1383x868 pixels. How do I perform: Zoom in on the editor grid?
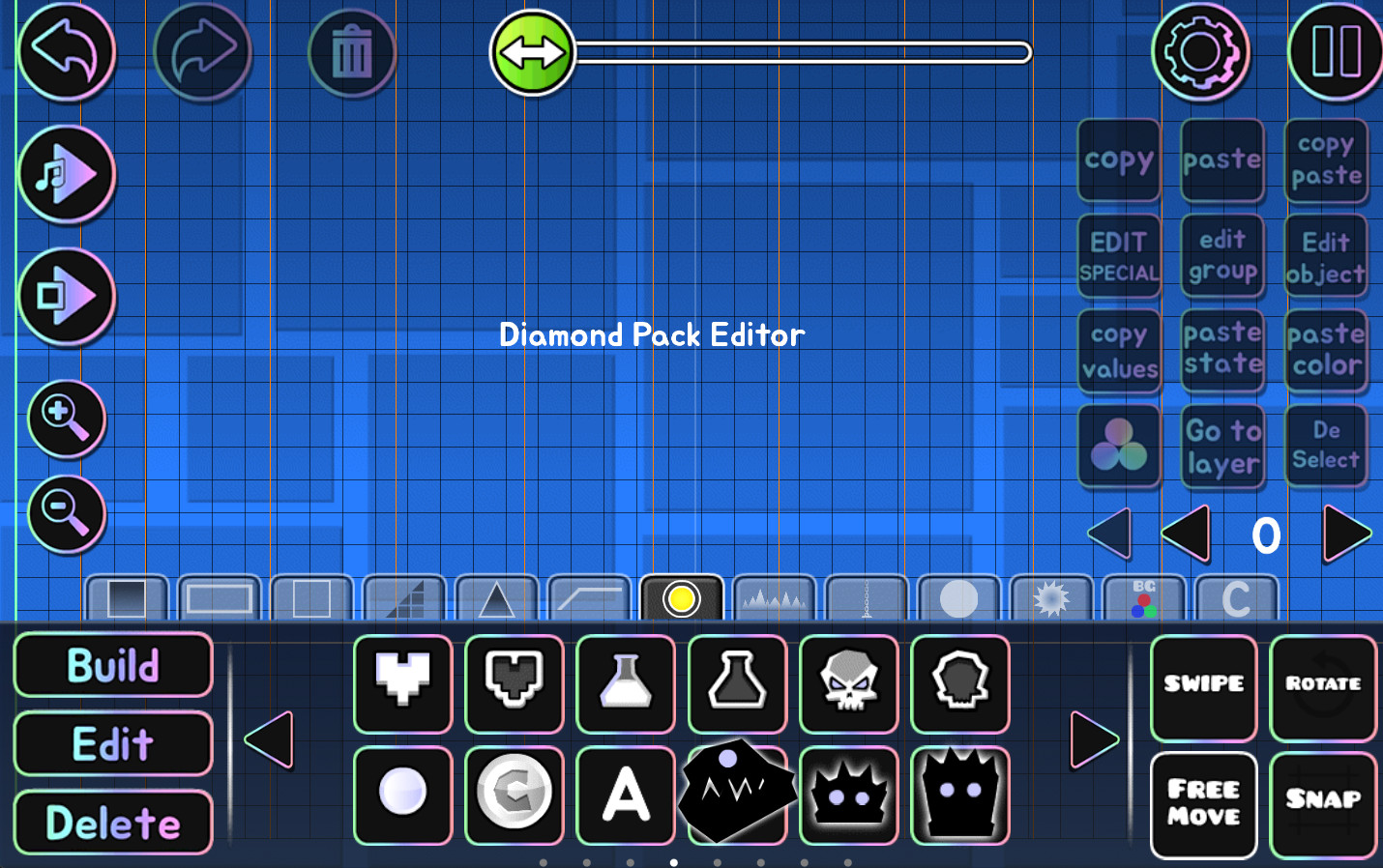point(65,418)
